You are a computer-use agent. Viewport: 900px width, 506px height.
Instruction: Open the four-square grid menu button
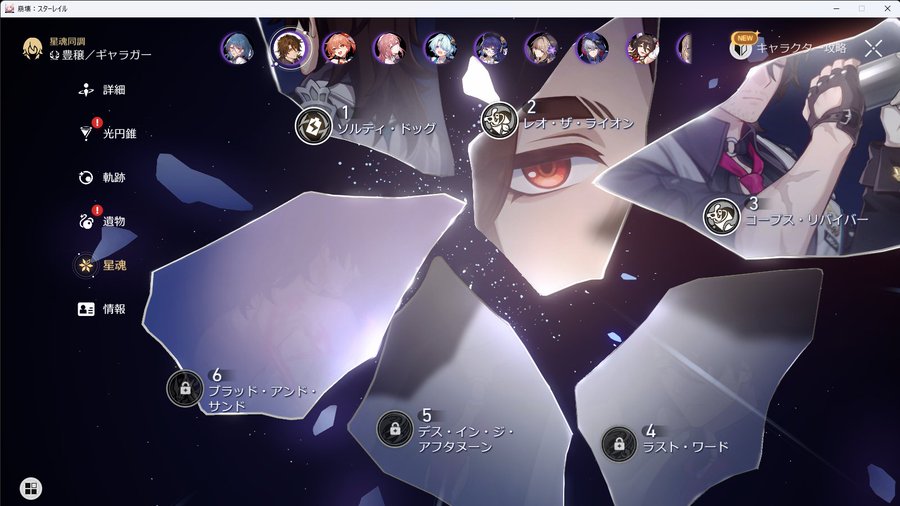click(x=31, y=488)
